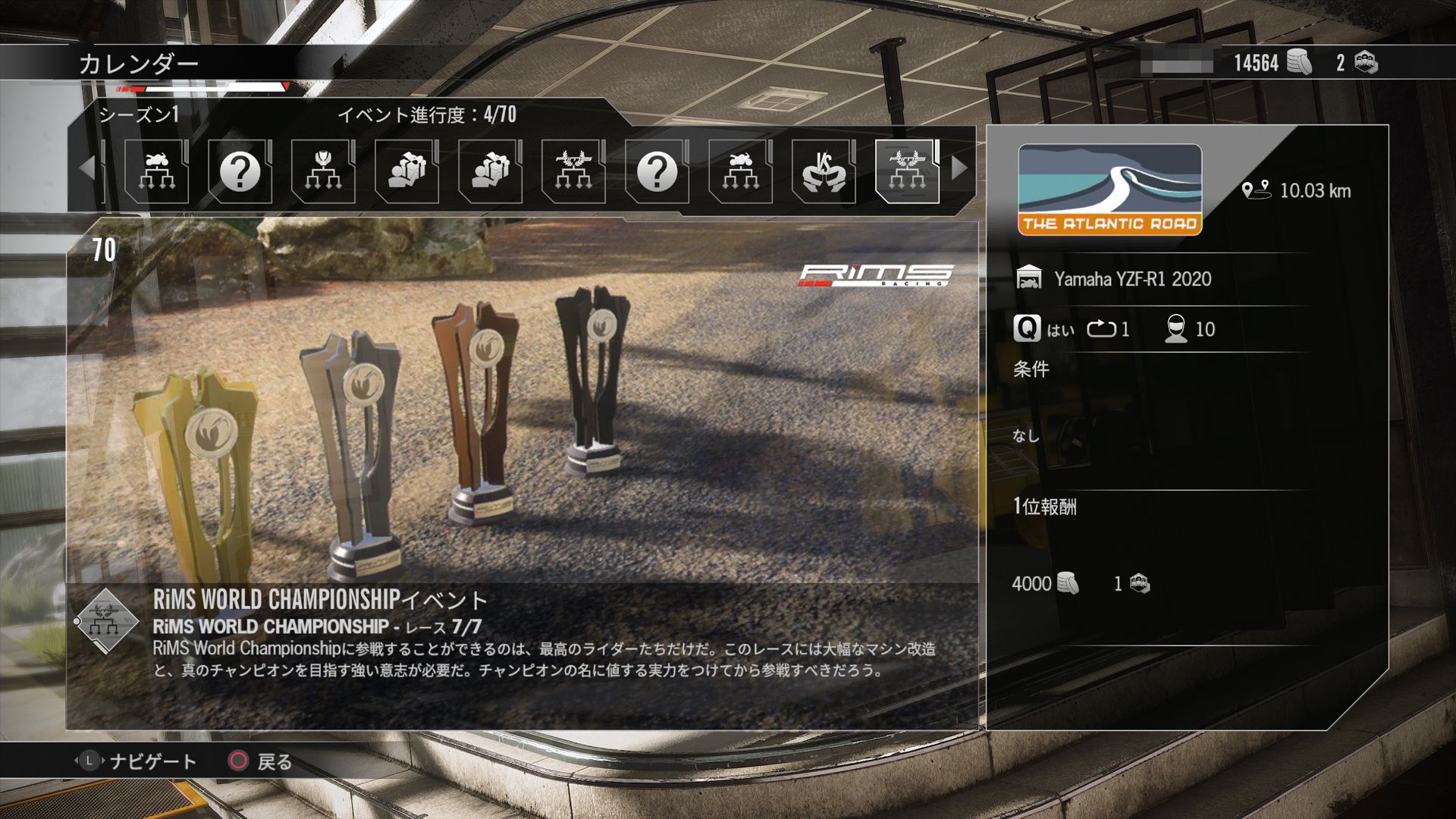Choose the trophy cup bracket event
The image size is (1456, 819).
click(x=323, y=171)
